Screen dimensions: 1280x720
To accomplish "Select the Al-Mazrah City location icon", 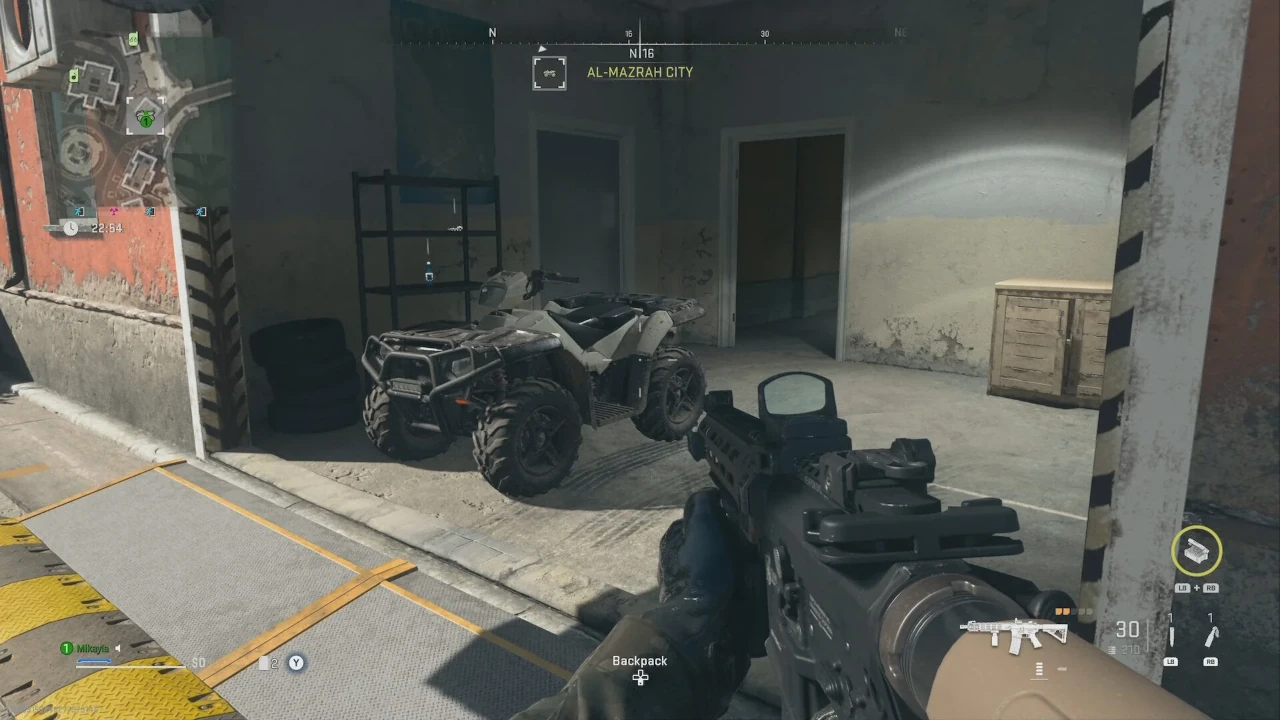I will [x=549, y=73].
